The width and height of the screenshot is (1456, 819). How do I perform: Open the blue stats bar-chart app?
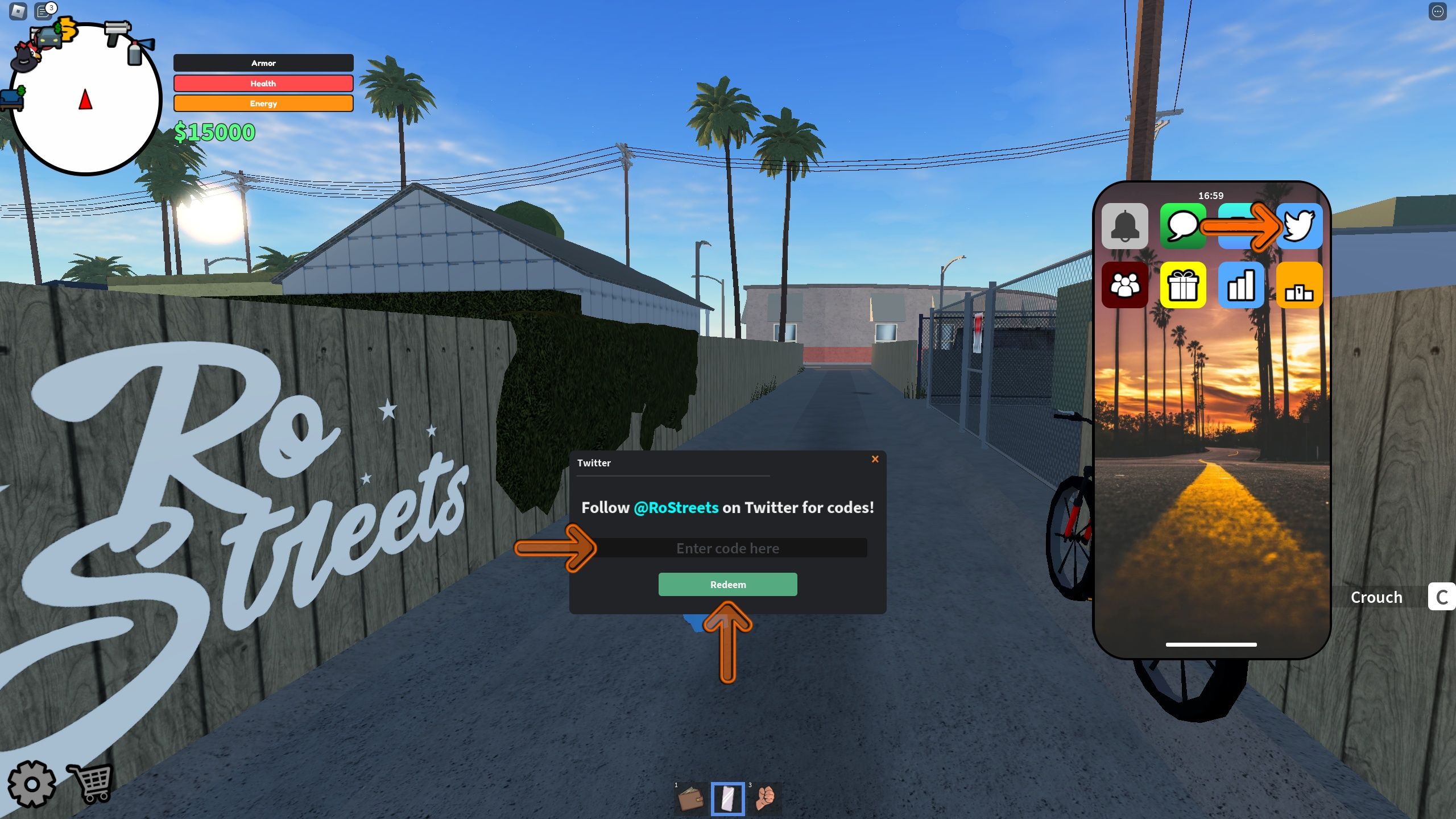pos(1242,285)
